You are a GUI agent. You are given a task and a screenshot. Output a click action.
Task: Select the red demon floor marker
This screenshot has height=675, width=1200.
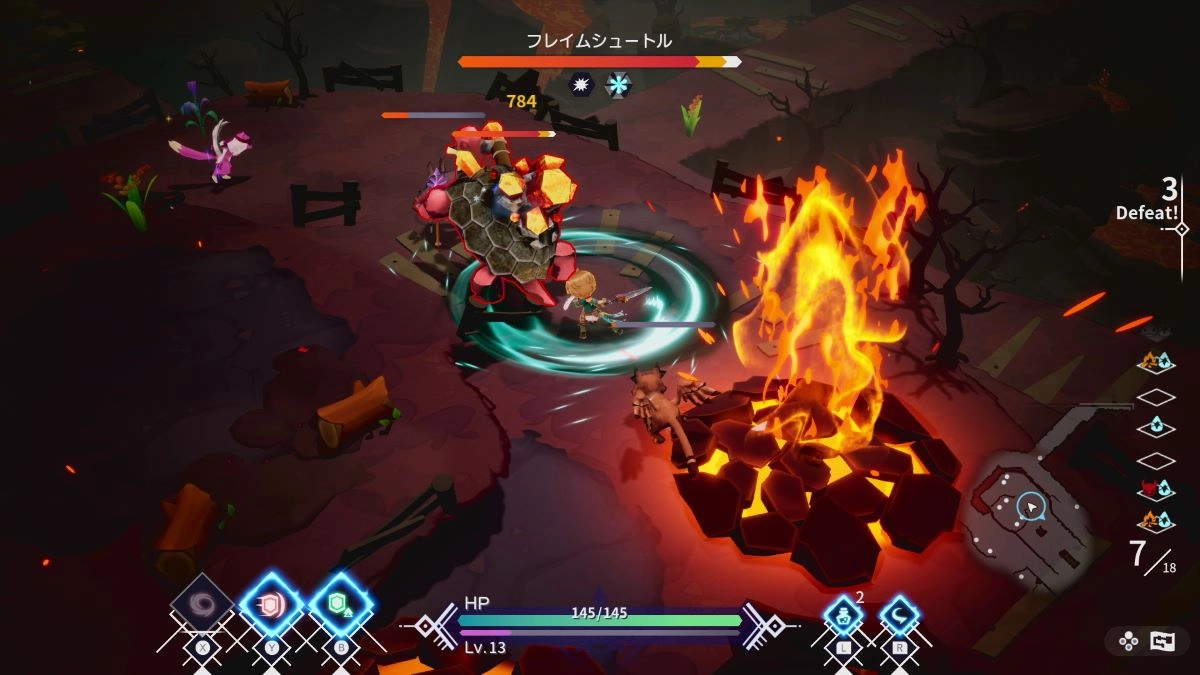coord(1156,490)
